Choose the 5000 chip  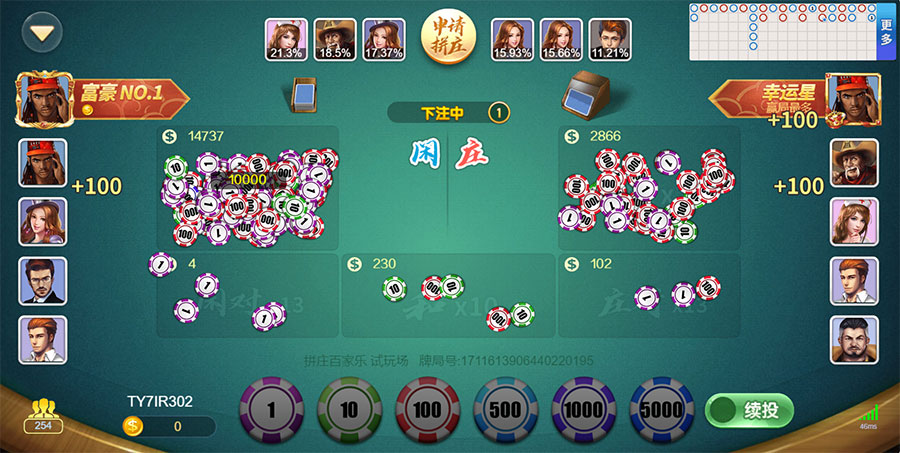[662, 410]
